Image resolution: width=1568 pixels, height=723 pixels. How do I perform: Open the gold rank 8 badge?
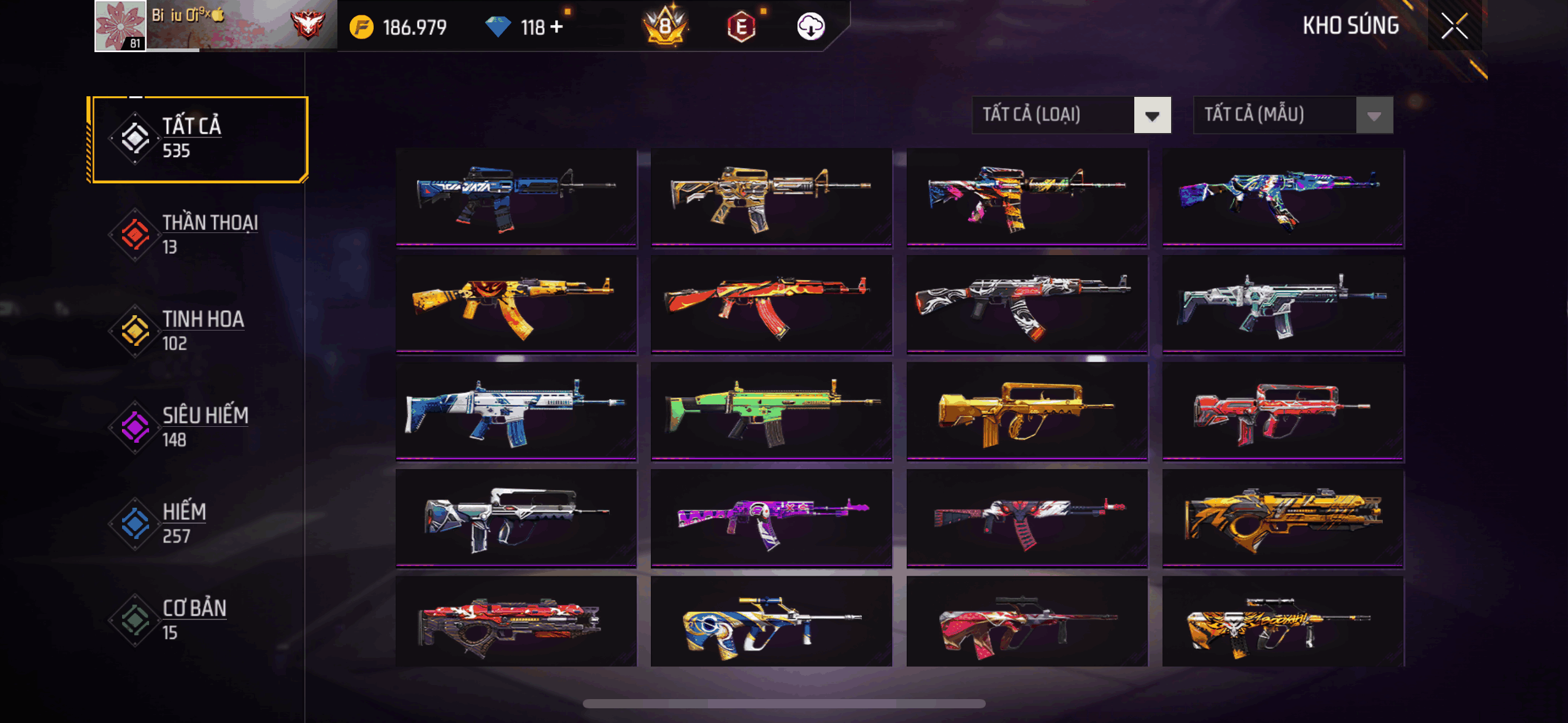click(666, 26)
